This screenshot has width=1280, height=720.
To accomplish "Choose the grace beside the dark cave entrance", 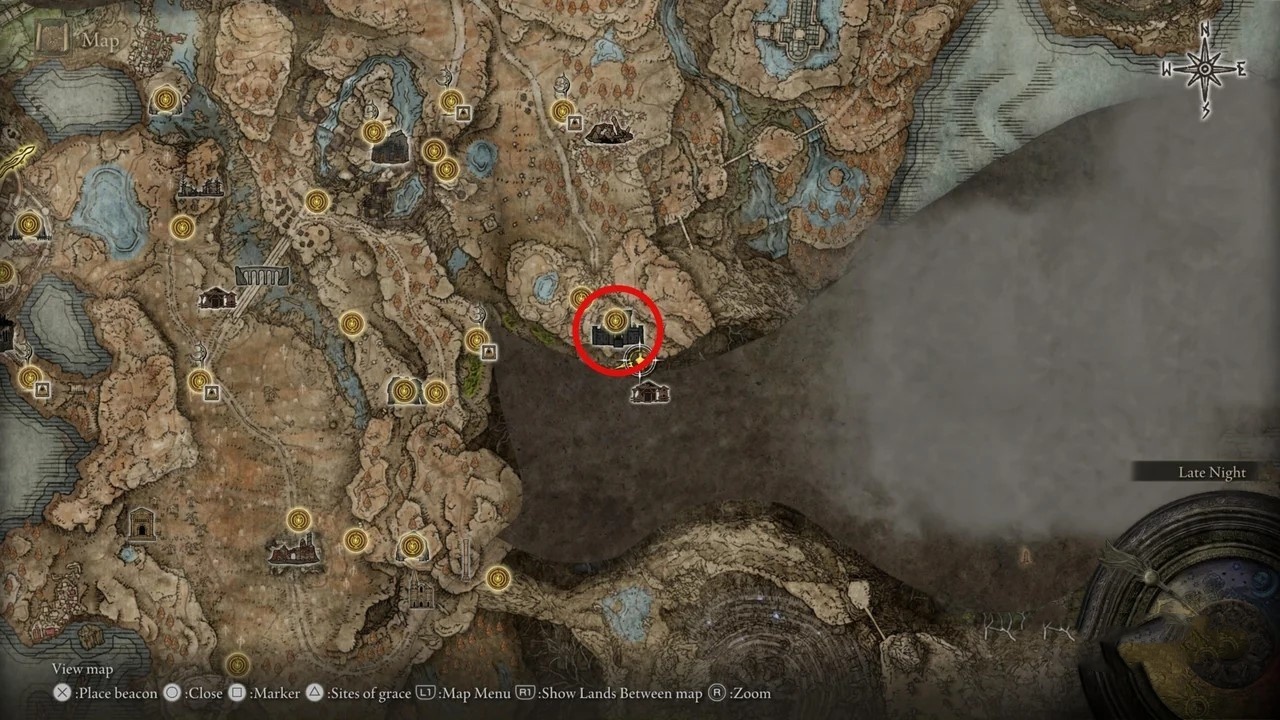I will pos(374,132).
